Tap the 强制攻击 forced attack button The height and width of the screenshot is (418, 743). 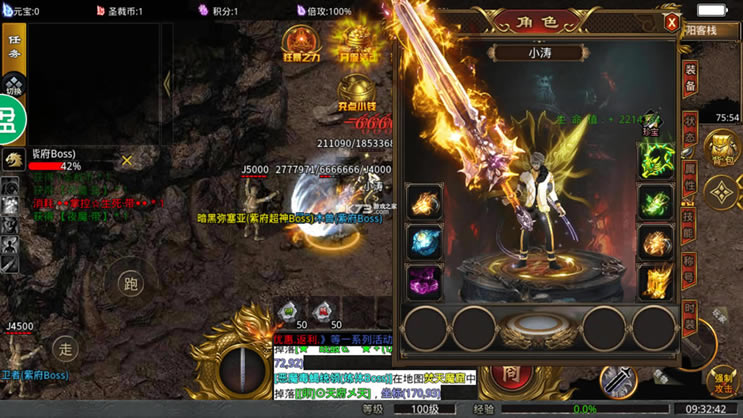(723, 381)
